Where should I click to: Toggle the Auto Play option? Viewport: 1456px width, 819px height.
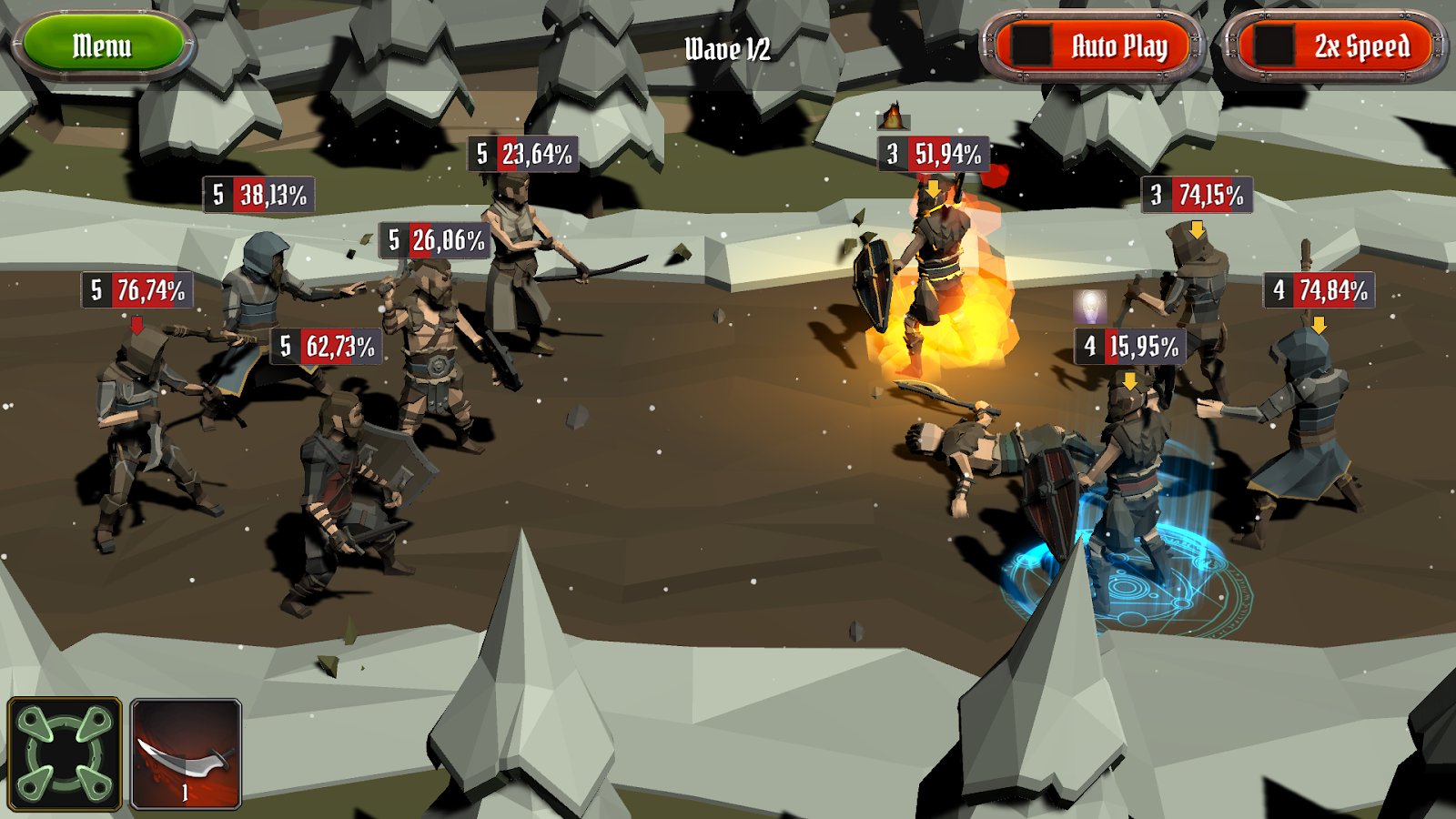1092,45
